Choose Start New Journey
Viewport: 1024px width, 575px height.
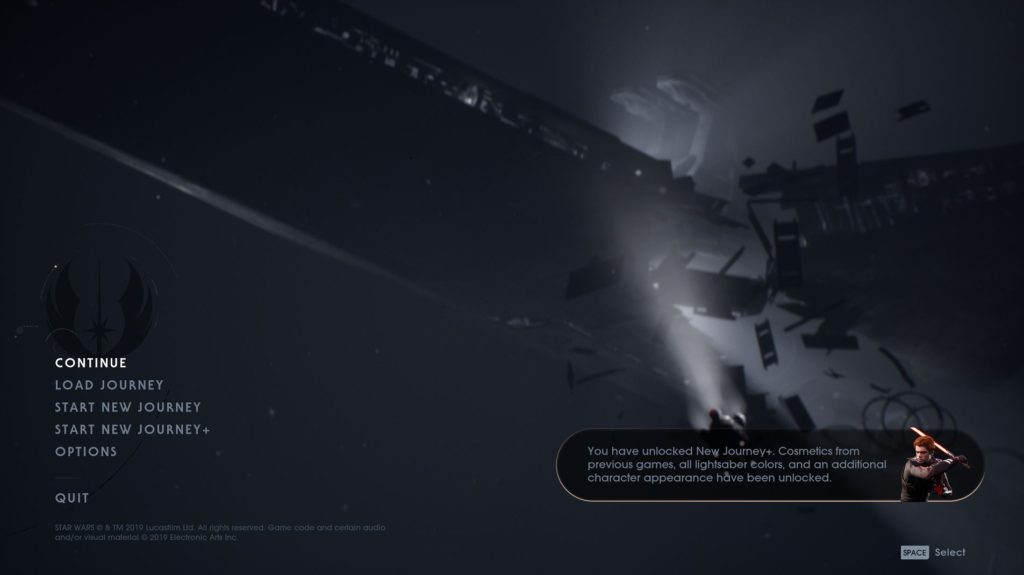coord(128,407)
